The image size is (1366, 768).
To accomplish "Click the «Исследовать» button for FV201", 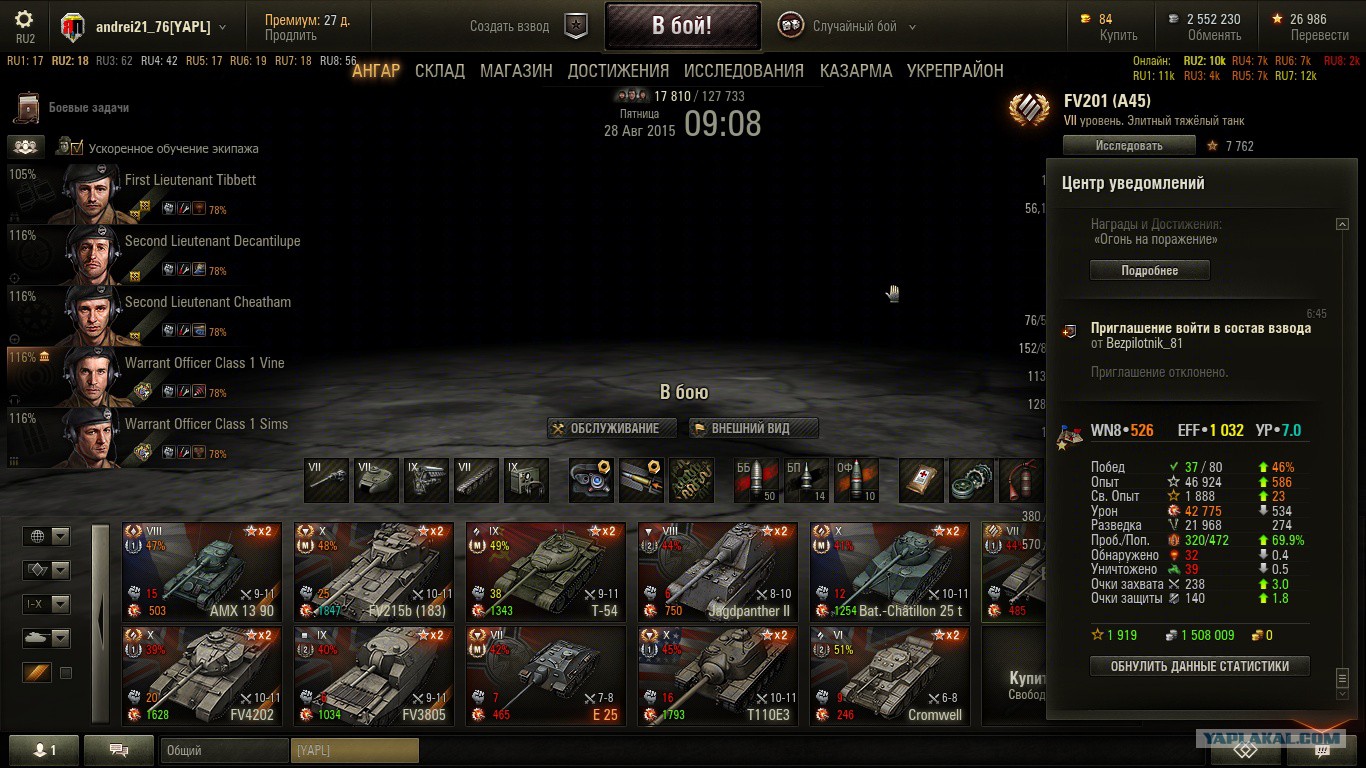I will point(1129,146).
